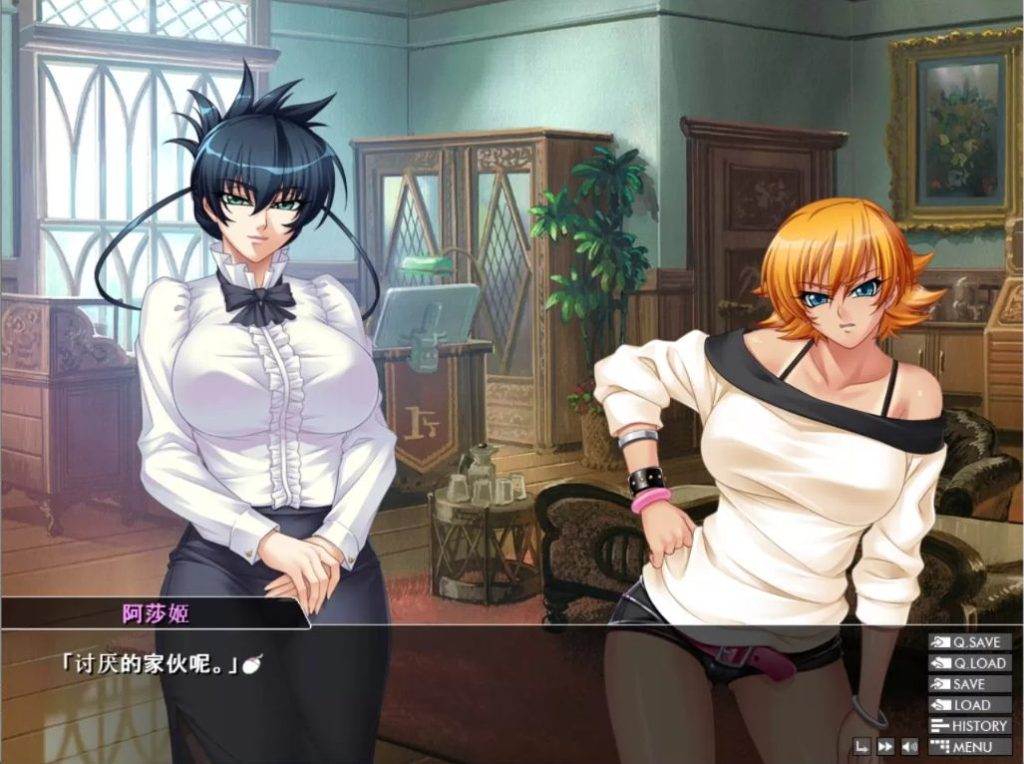Quick load using Q.LOAD
The width and height of the screenshot is (1024, 764).
coord(969,663)
